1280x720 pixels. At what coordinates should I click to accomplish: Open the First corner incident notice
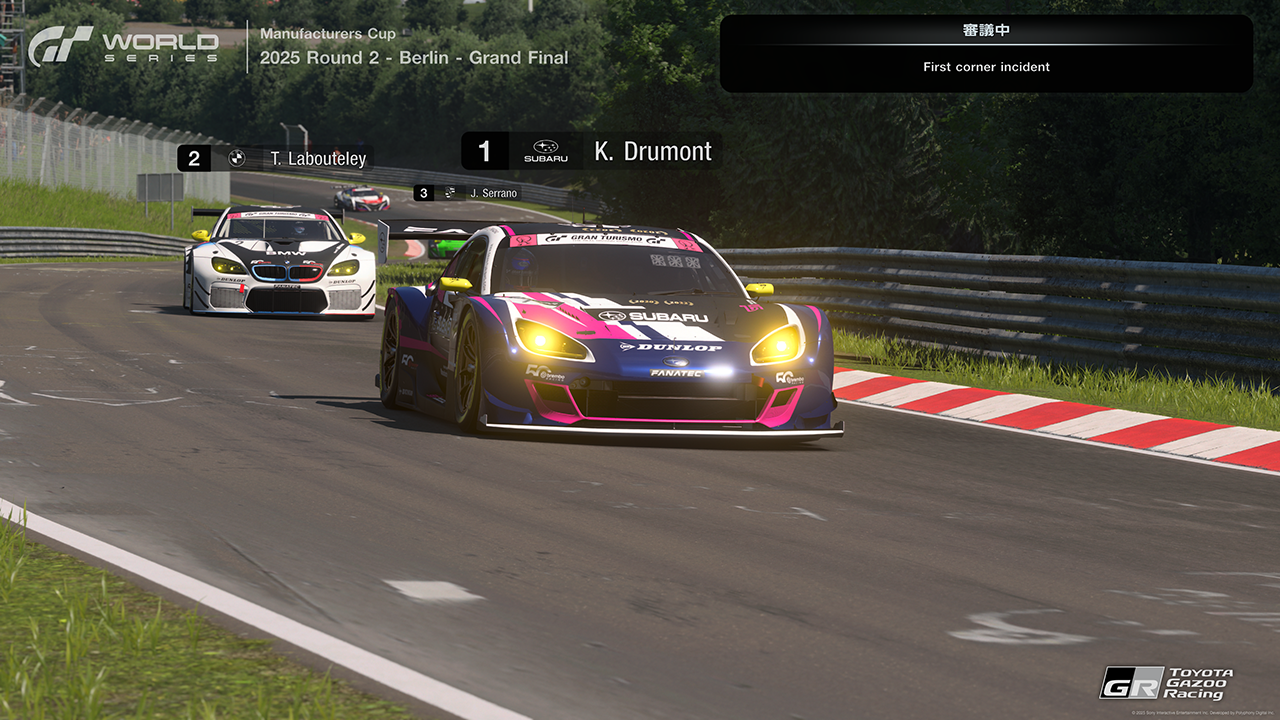(x=986, y=54)
